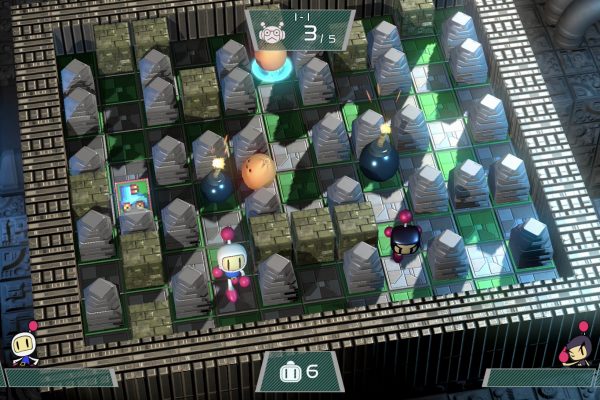Select the black Bomberman player portrait
Image resolution: width=600 pixels, height=400 pixels.
coord(577,347)
